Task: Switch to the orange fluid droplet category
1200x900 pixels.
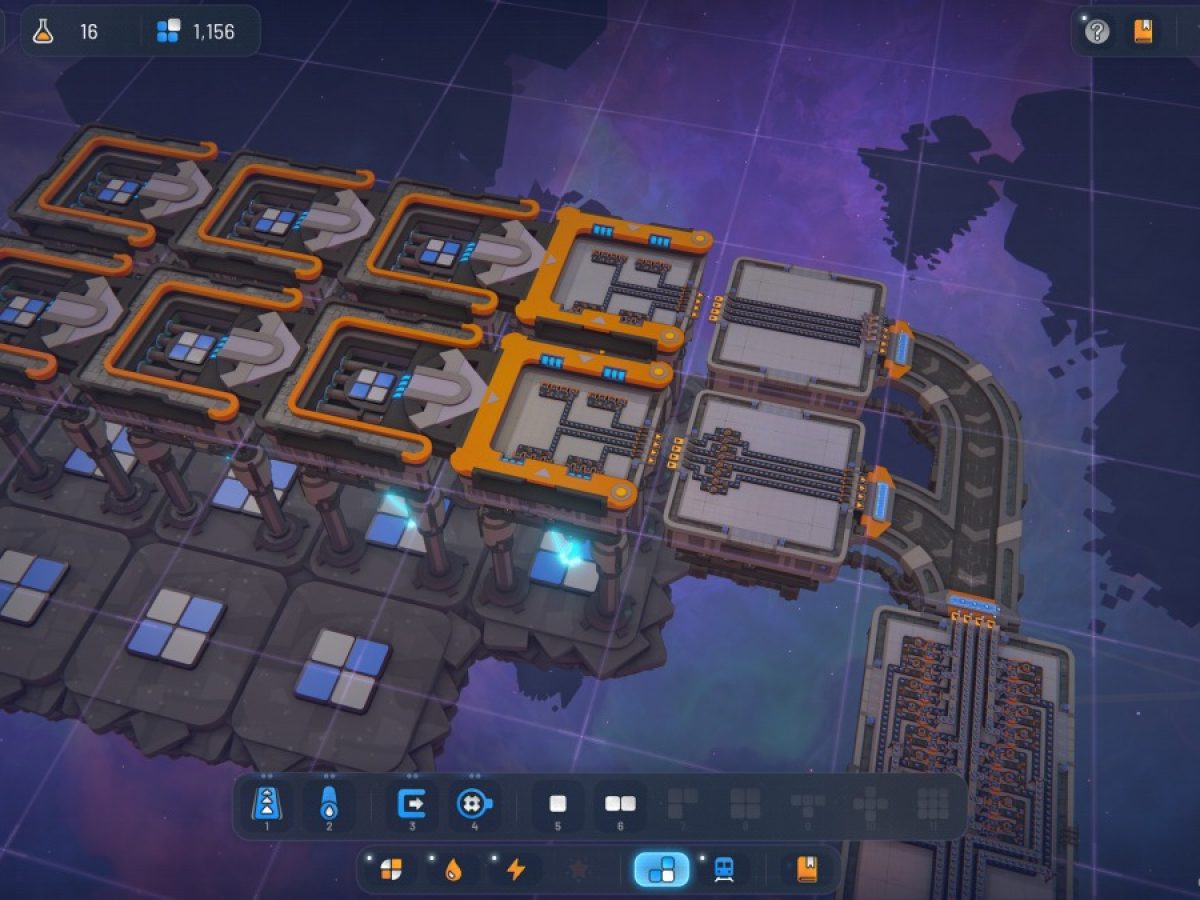Action: point(453,869)
